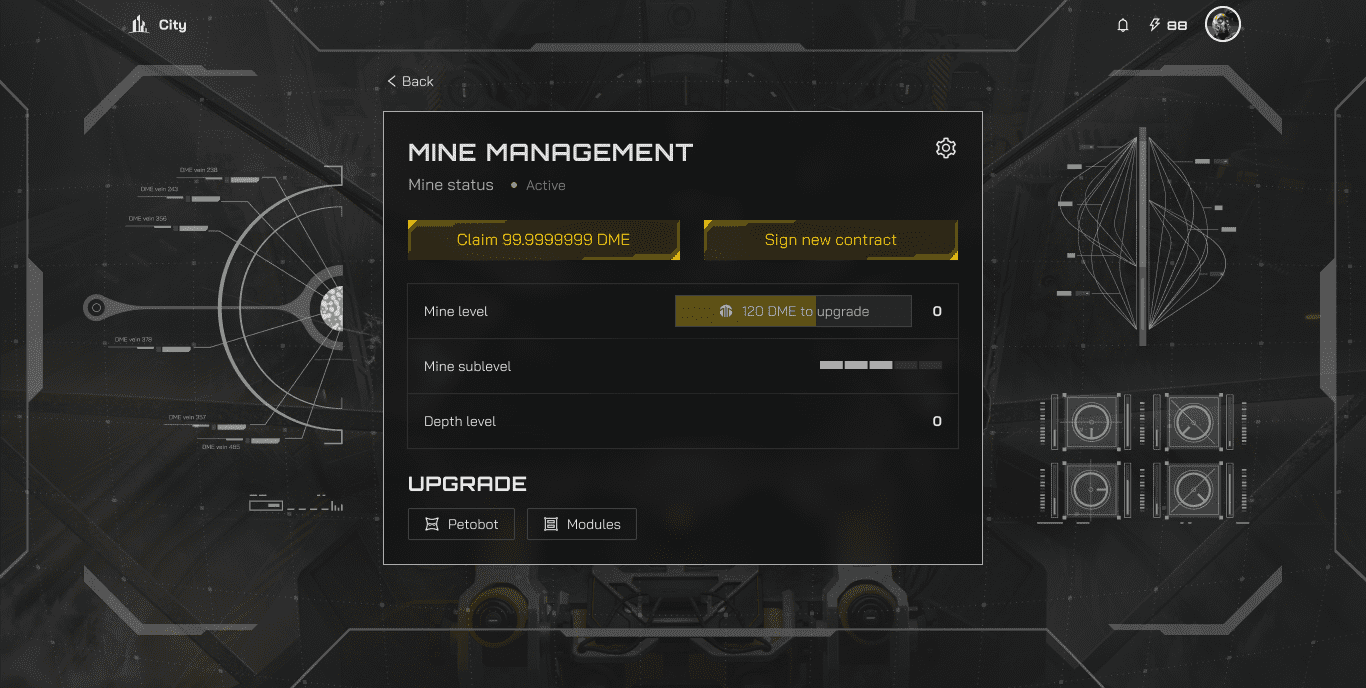Claim 99.9999999 DME

click(x=543, y=240)
